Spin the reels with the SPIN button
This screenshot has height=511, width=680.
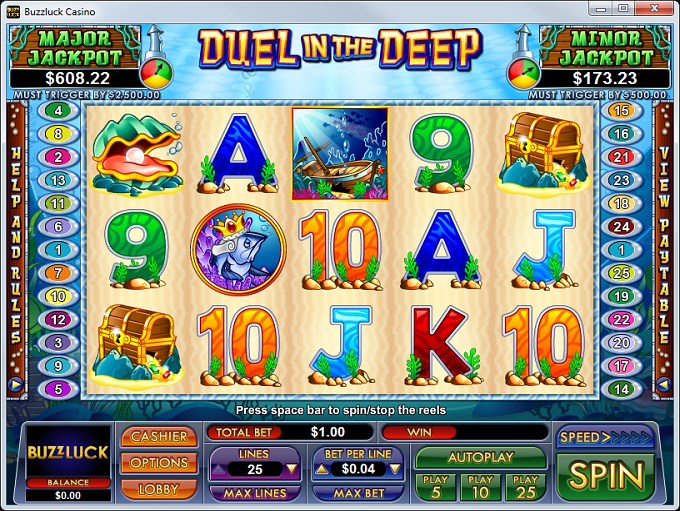(605, 475)
